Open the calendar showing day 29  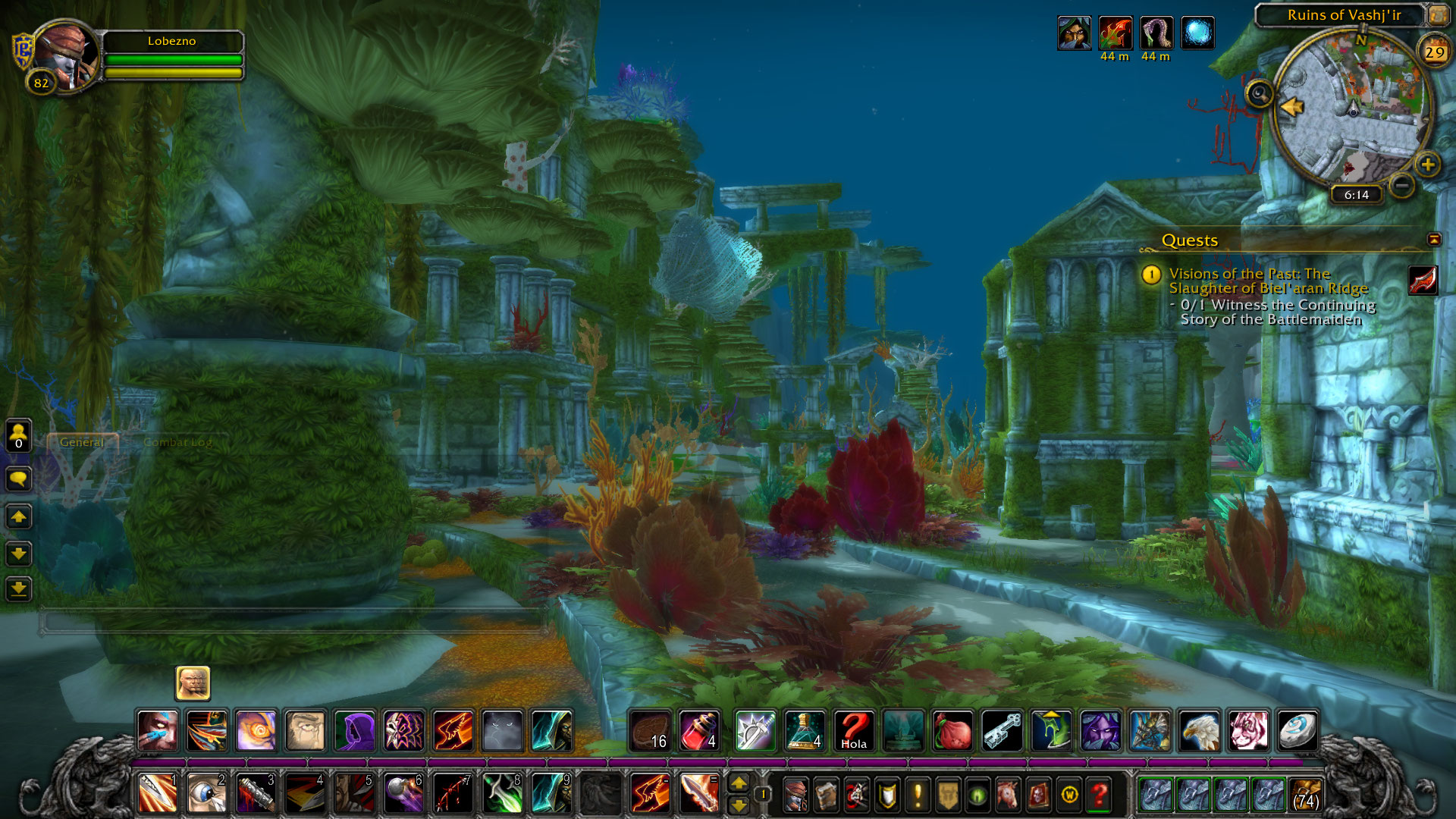click(x=1434, y=52)
